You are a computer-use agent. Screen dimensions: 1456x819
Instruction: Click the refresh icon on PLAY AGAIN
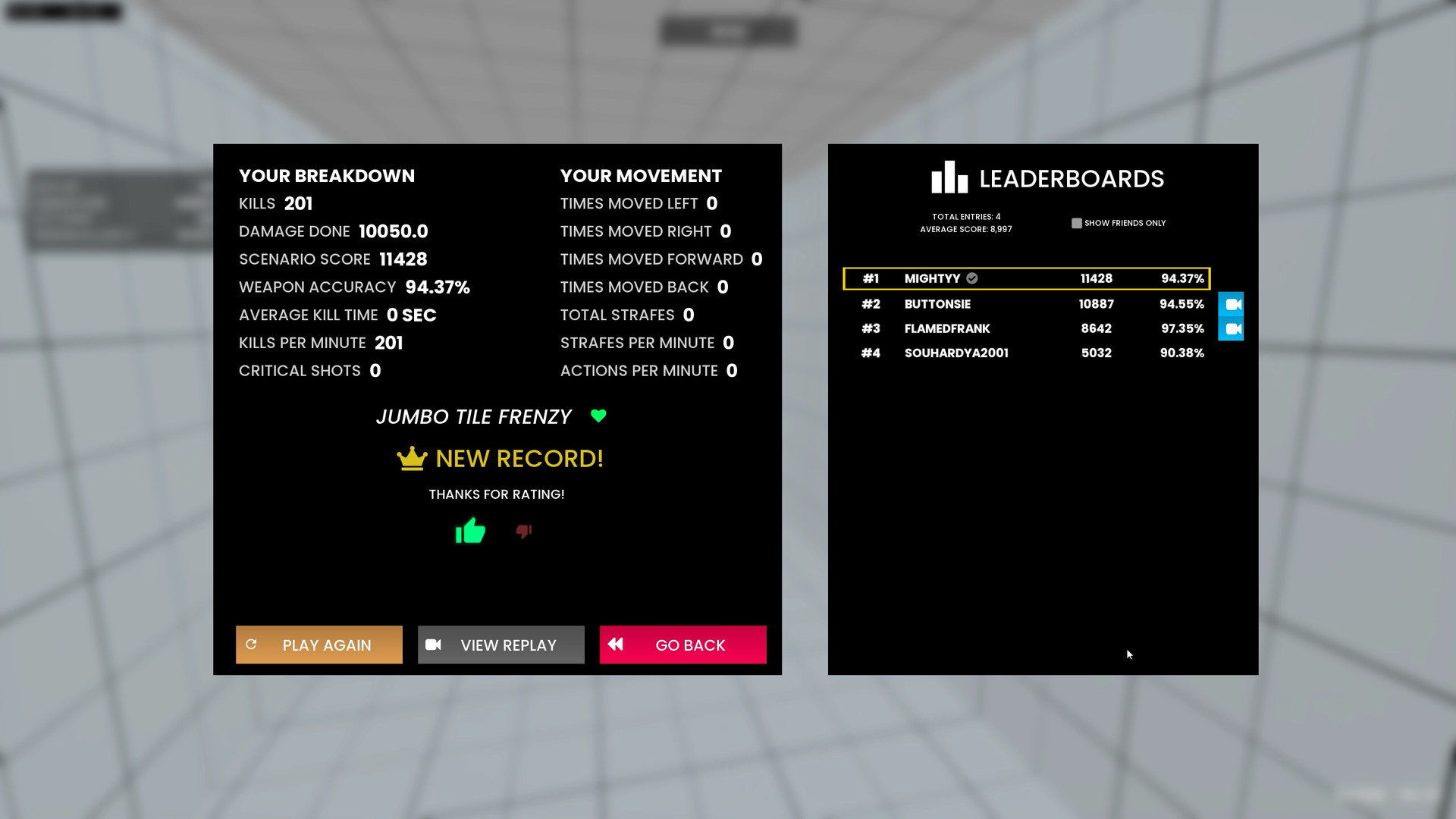252,644
